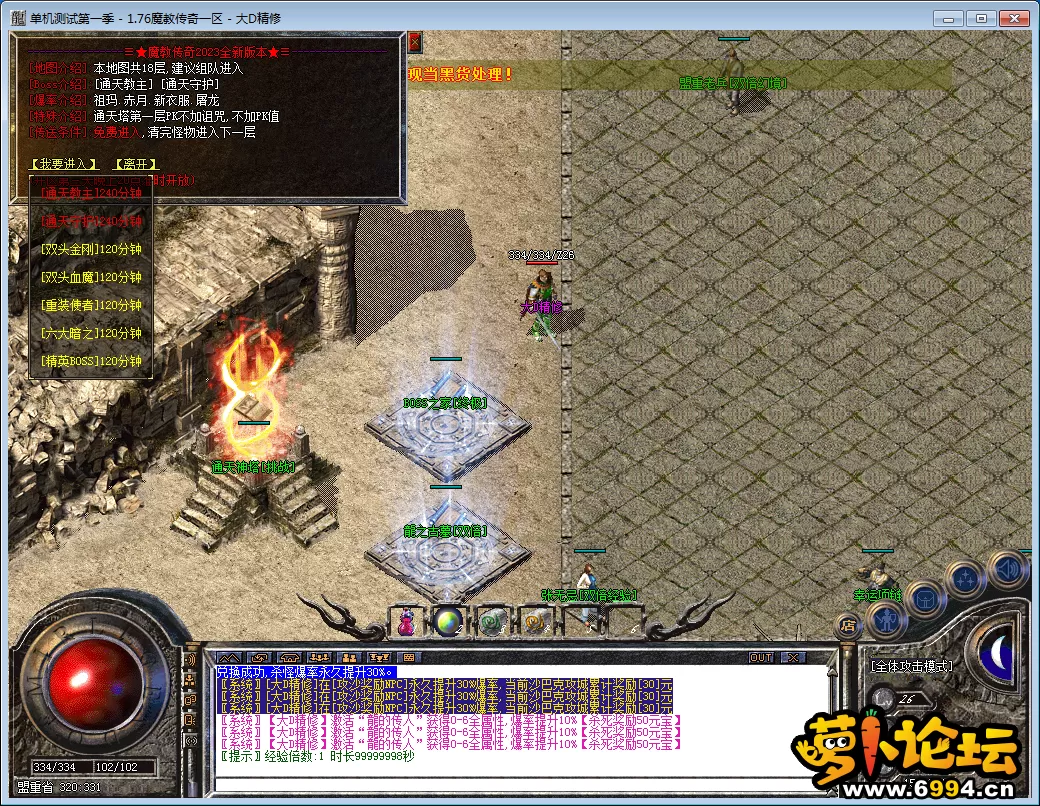Close the chat with its X button
This screenshot has height=806, width=1040.
tap(792, 657)
